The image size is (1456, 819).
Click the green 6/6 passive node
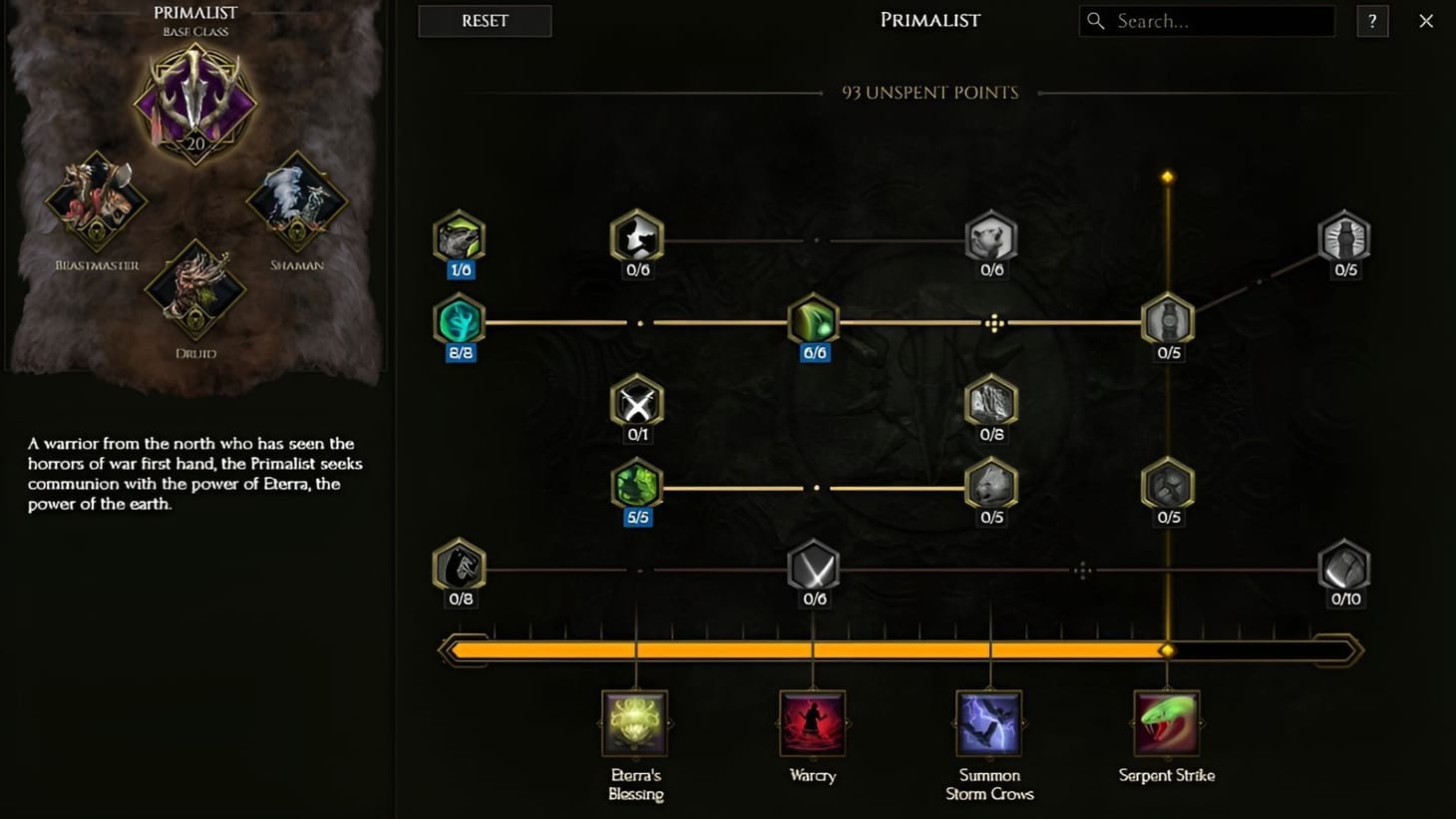[x=813, y=322]
